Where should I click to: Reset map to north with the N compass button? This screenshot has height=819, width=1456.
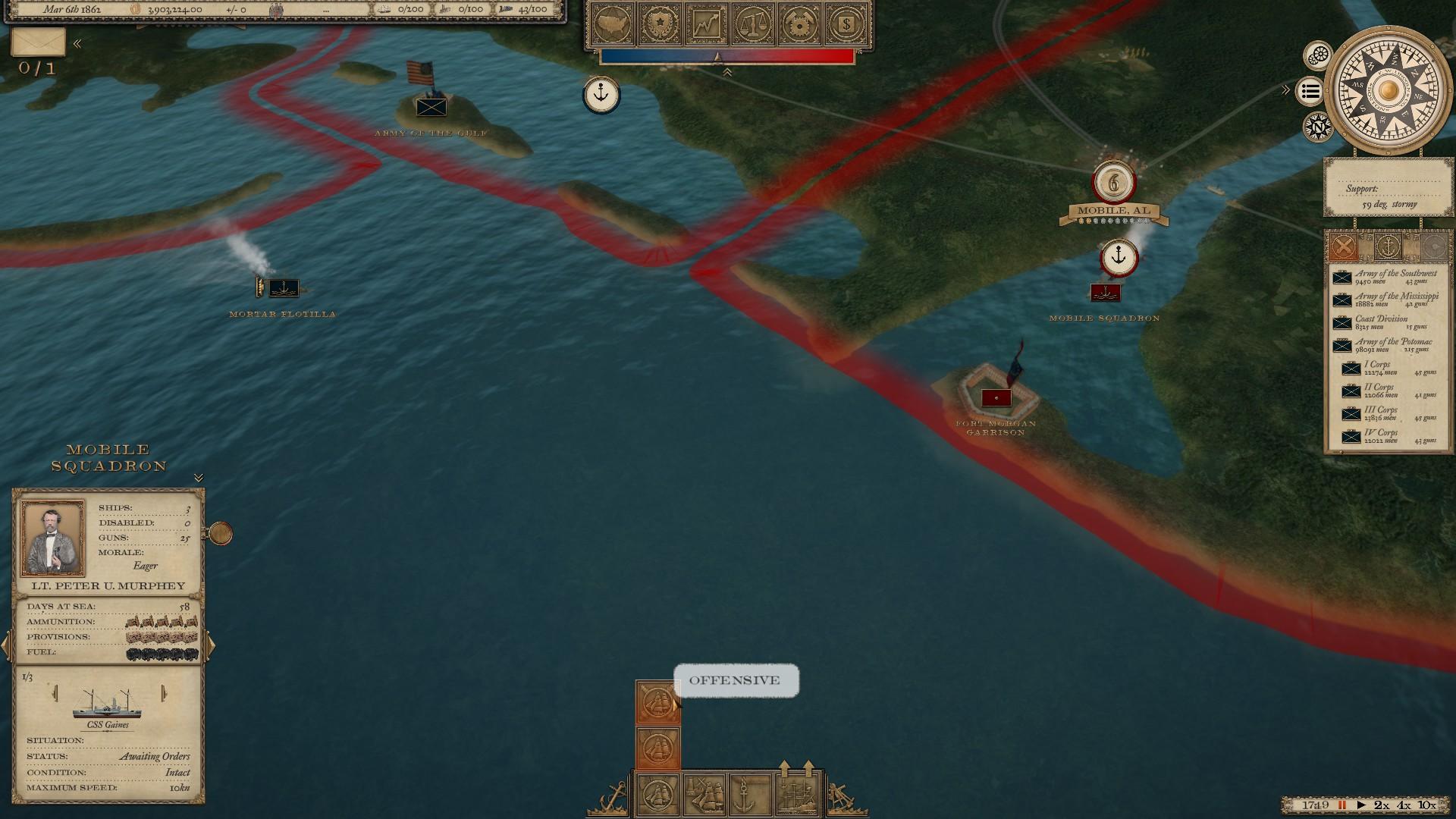click(1319, 127)
